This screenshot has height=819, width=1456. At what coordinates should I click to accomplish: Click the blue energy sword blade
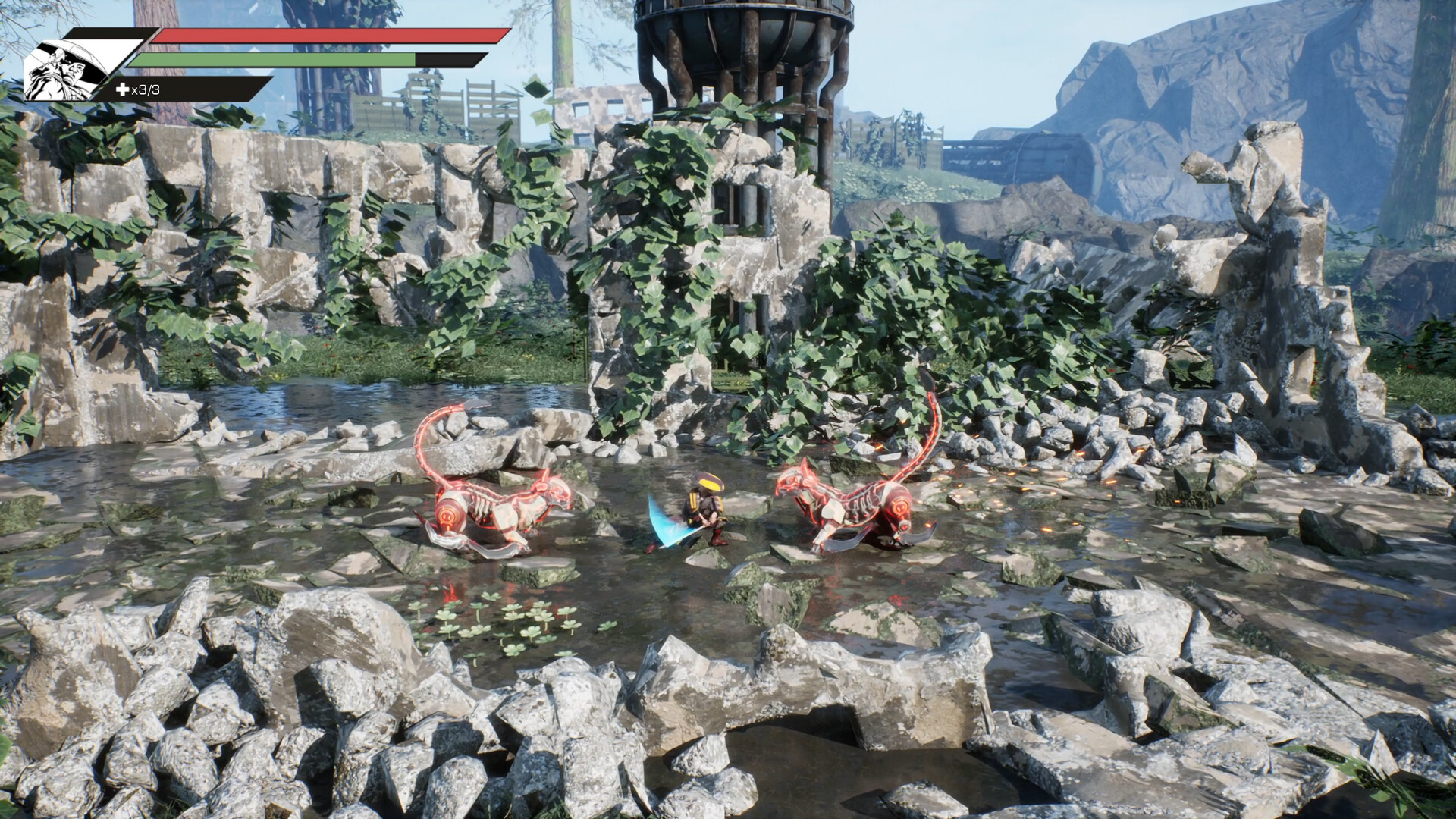[x=667, y=523]
